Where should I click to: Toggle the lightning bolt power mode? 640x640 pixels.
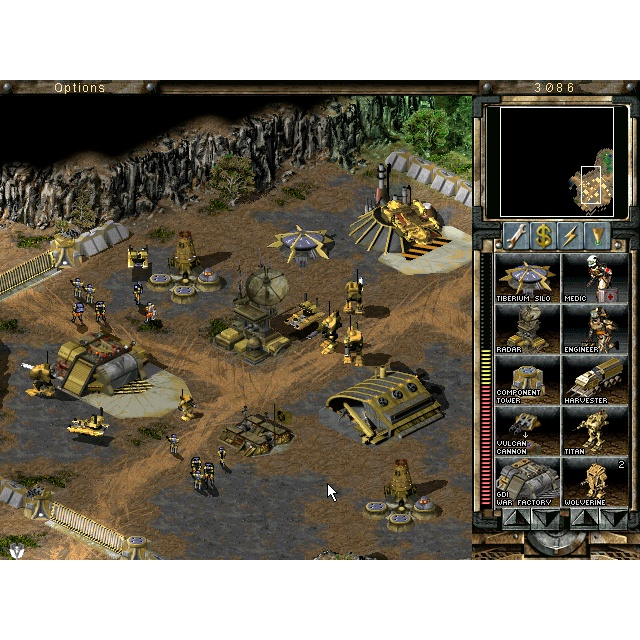click(x=571, y=236)
